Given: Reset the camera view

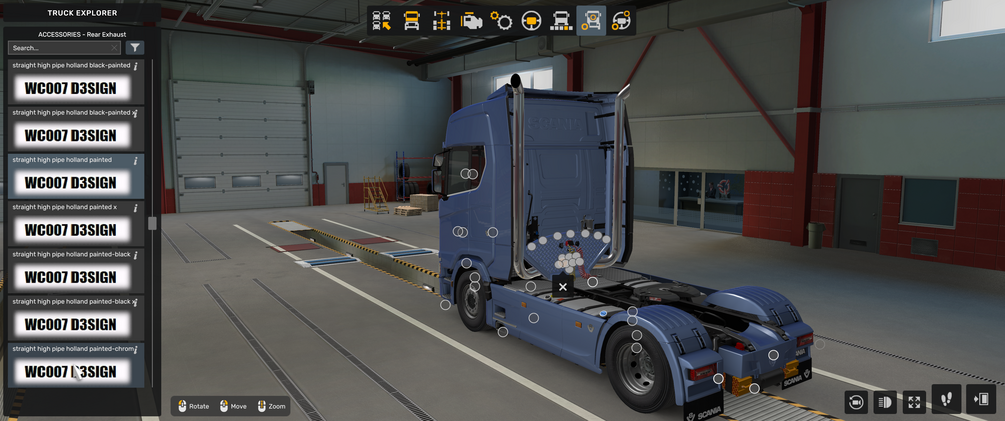Looking at the screenshot, I should [856, 402].
